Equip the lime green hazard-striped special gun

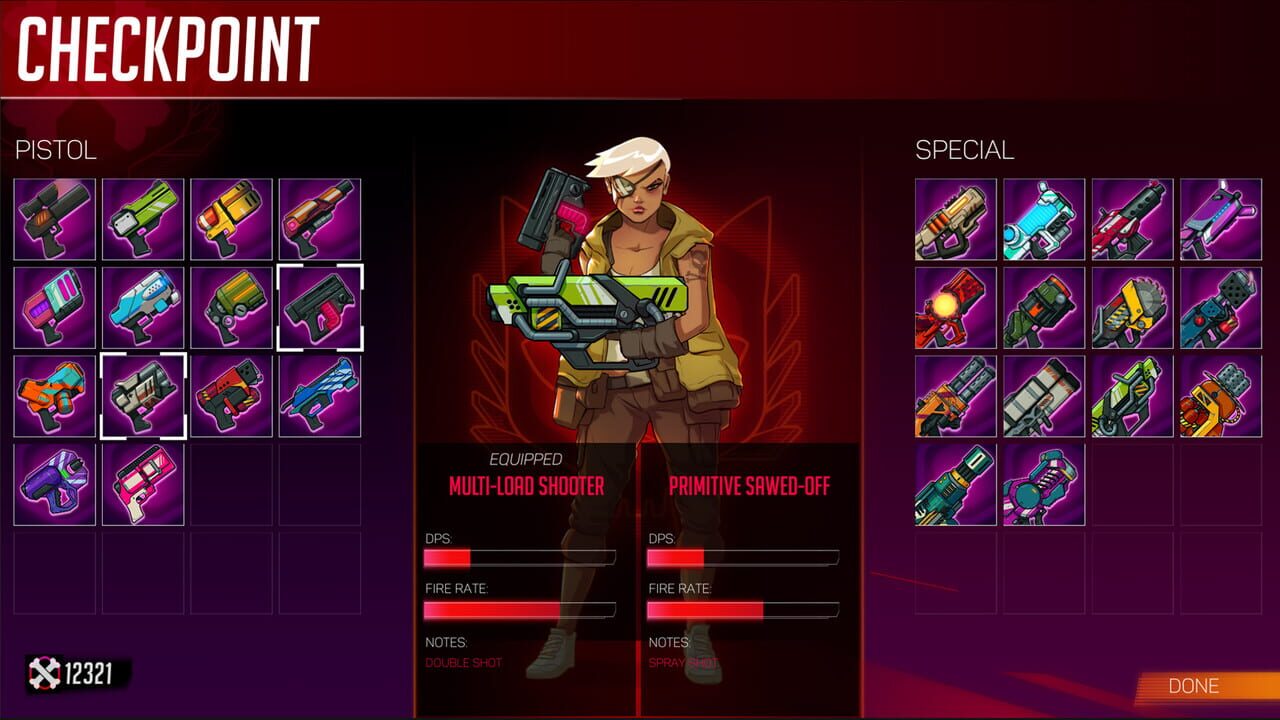(x=1132, y=396)
